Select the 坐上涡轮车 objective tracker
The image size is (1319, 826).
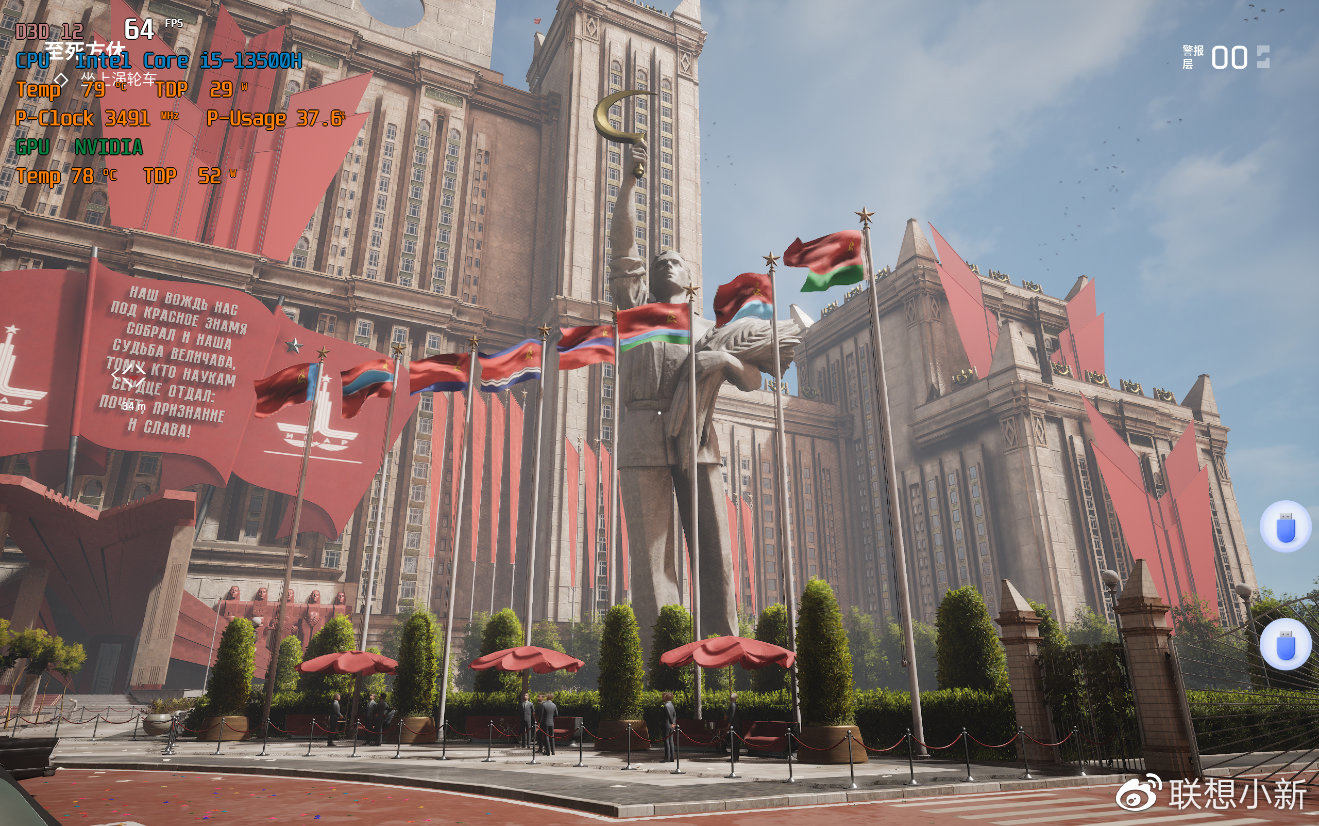[x=118, y=79]
